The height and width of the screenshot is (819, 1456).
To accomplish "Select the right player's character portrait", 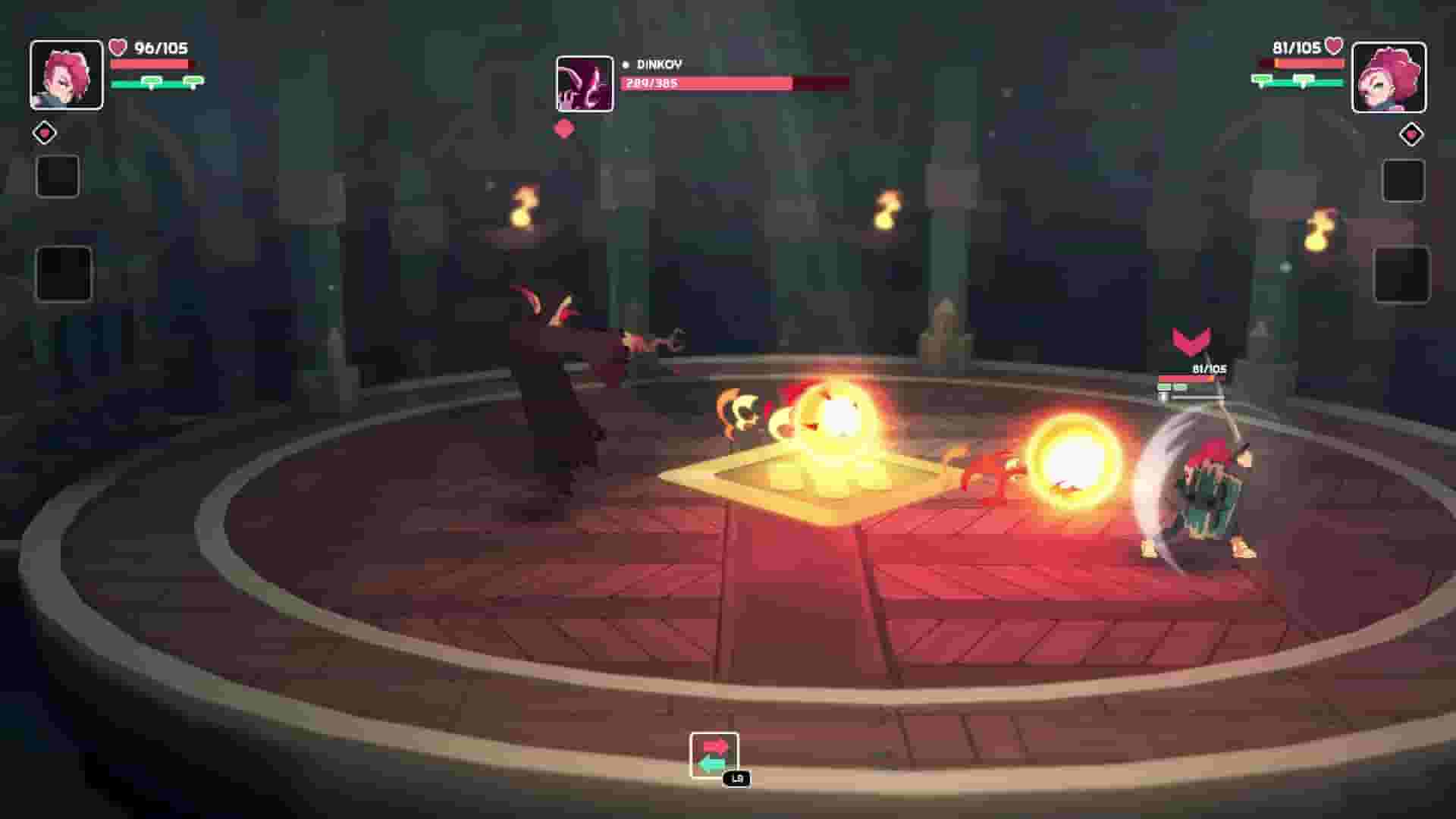I will [x=1391, y=76].
